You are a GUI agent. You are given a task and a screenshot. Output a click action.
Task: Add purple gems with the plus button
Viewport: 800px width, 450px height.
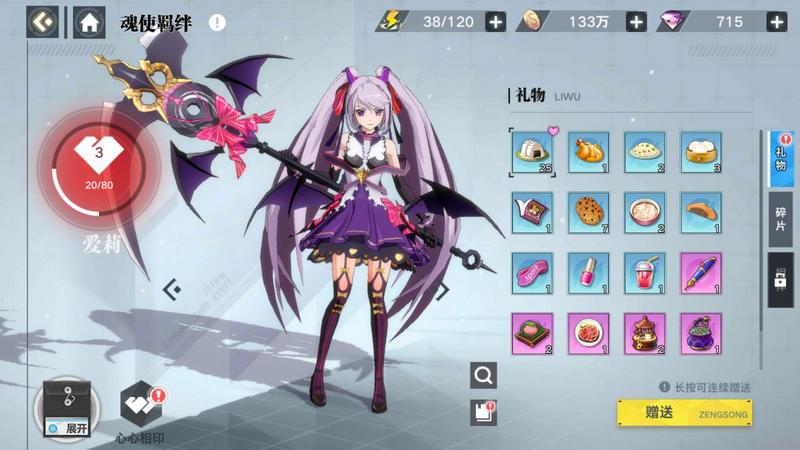pos(774,21)
